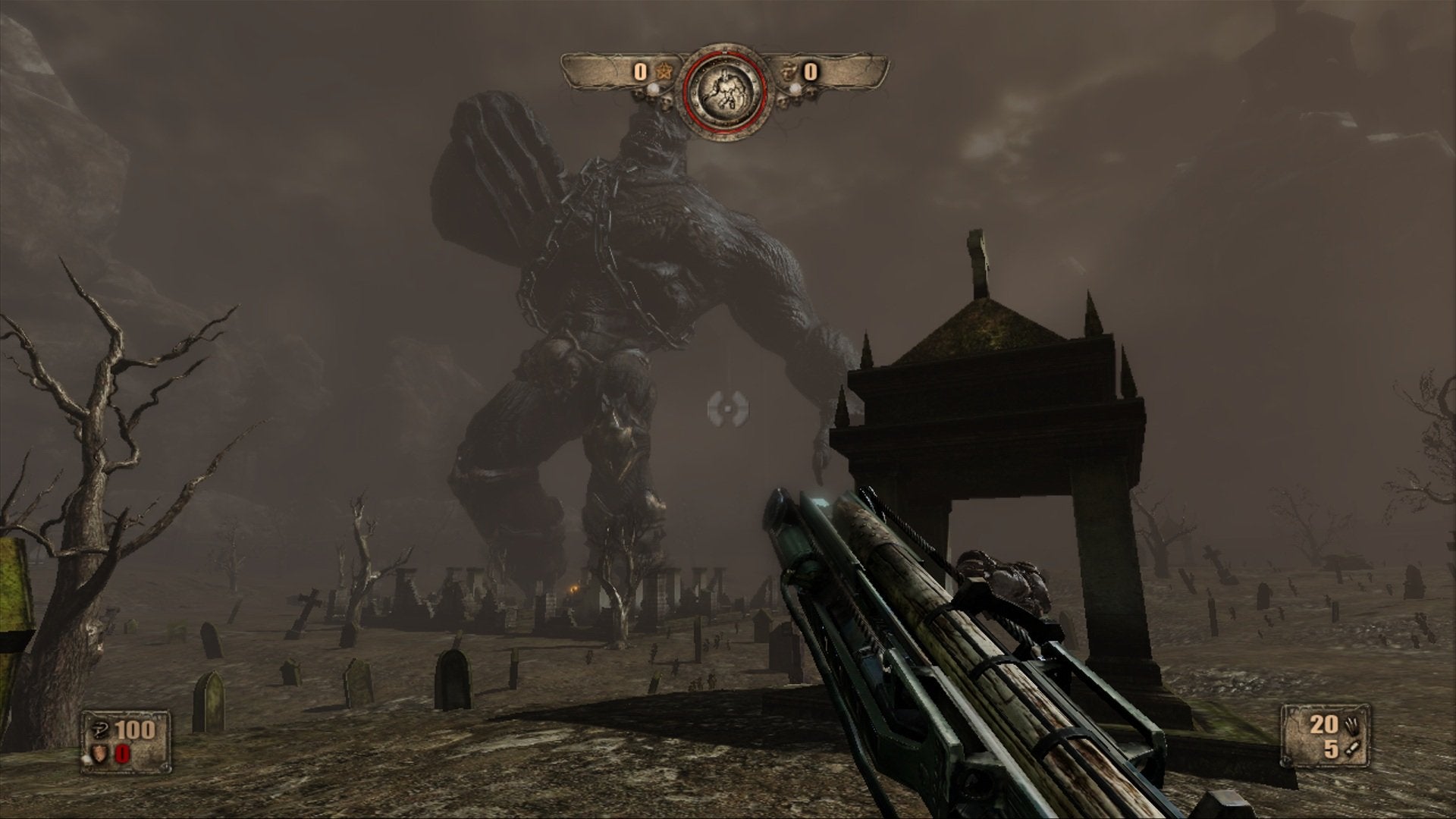Click the red armor value showing 0
This screenshot has height=819, width=1456.
click(x=122, y=754)
